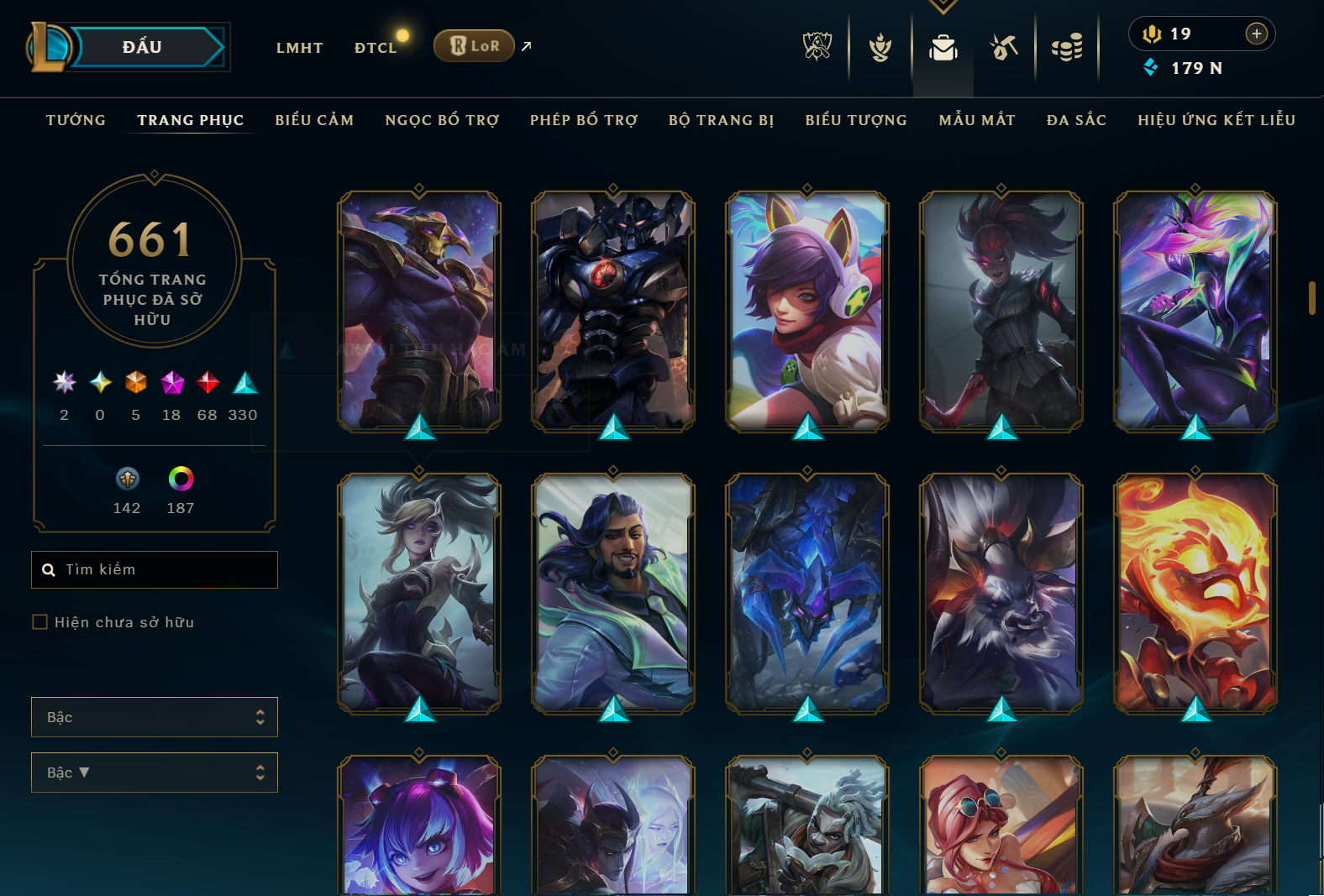Enable the Hiện chưa sở hữu checkbox
The height and width of the screenshot is (896, 1324).
[x=39, y=621]
